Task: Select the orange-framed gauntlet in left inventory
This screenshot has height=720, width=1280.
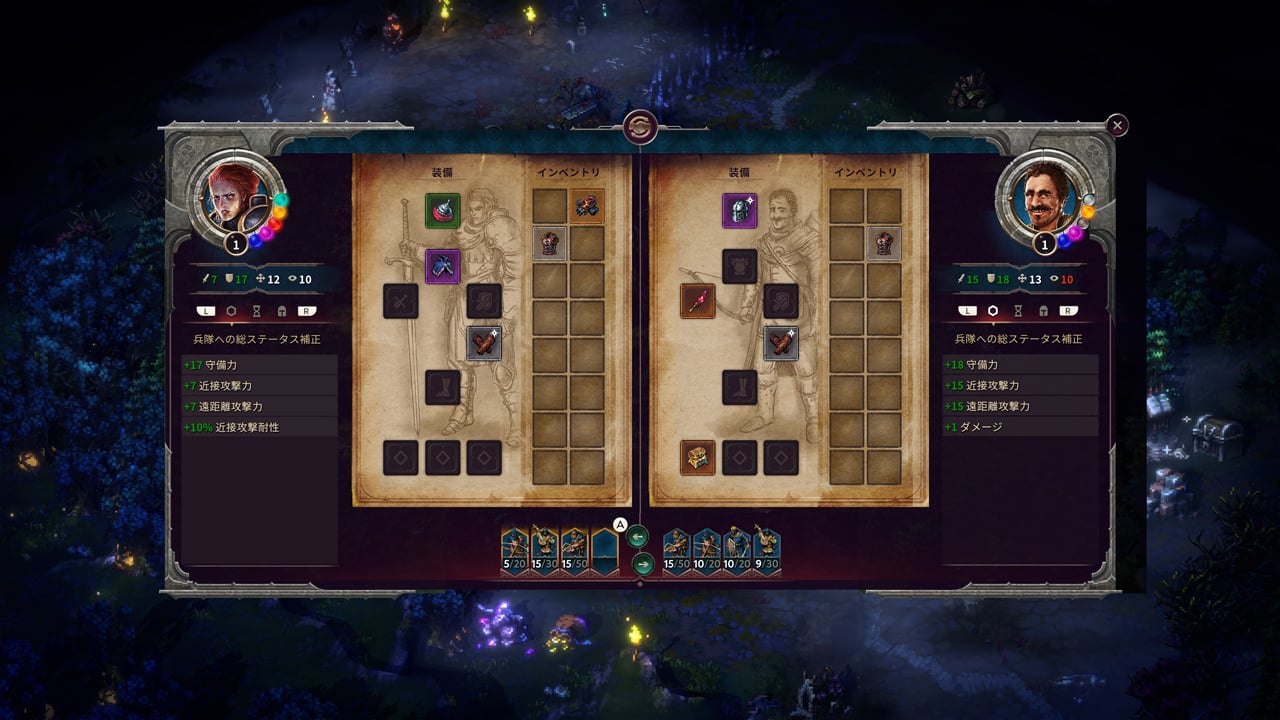Action: point(587,206)
